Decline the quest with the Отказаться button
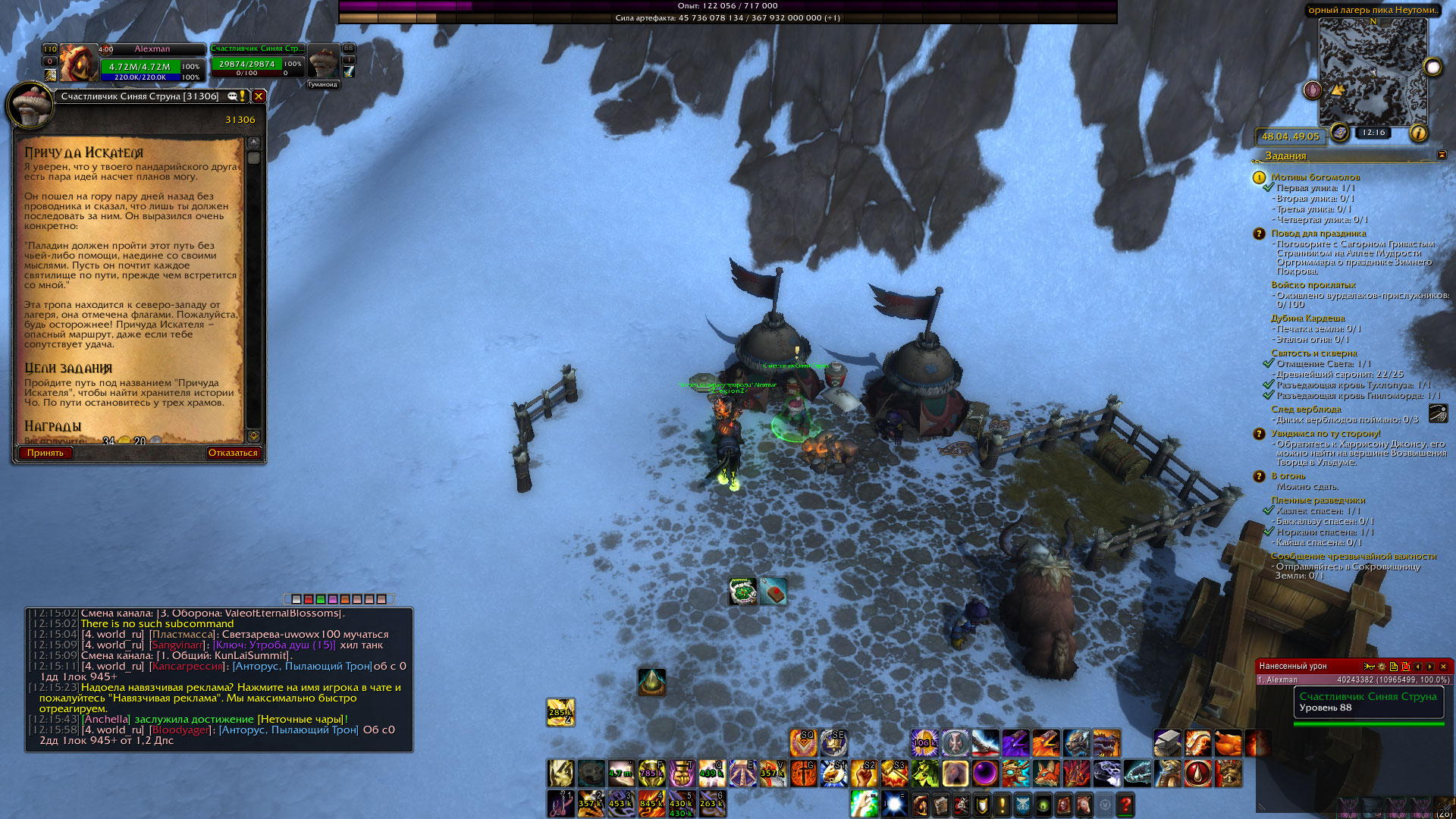Viewport: 1456px width, 819px height. (233, 453)
